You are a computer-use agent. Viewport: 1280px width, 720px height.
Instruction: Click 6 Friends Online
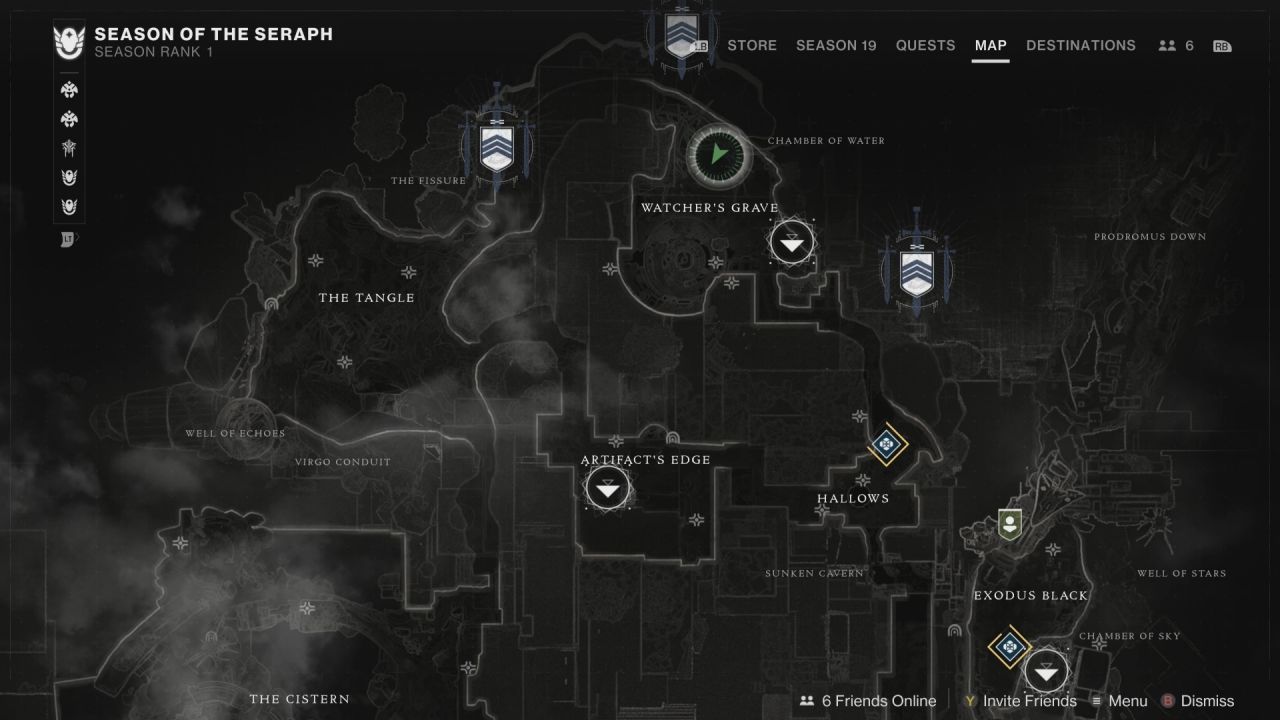[x=866, y=701]
